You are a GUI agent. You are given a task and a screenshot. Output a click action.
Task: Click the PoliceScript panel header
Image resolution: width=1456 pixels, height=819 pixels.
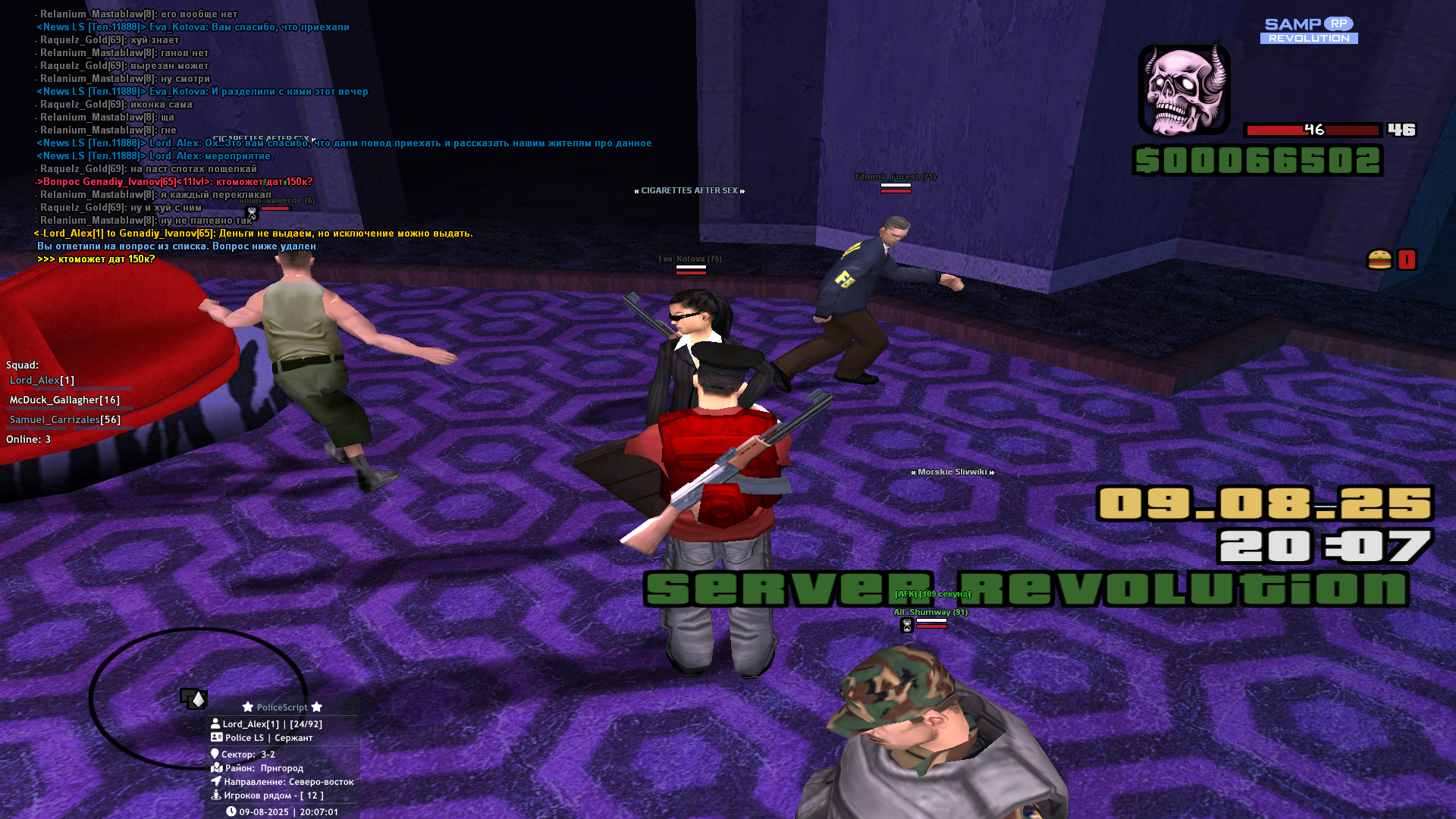pyautogui.click(x=282, y=707)
